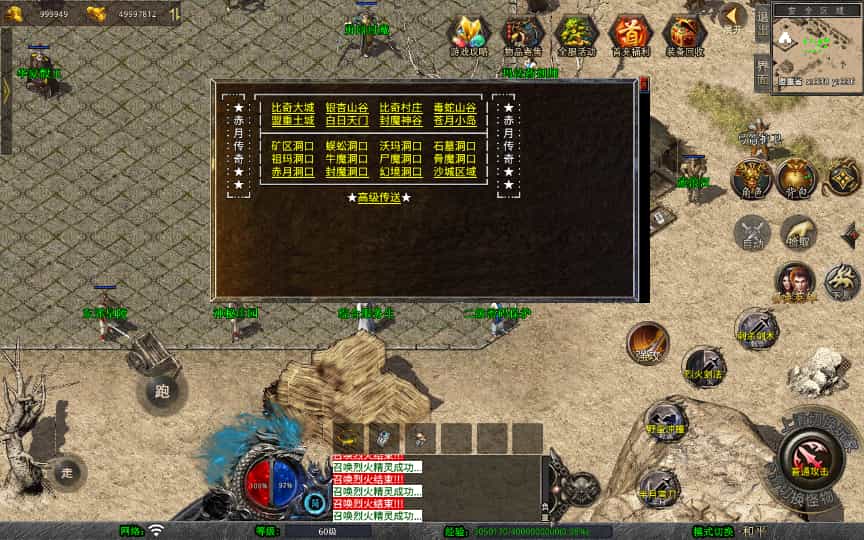This screenshot has height=540, width=864.
Task: Teleport to 比奇大城
Action: [293, 108]
